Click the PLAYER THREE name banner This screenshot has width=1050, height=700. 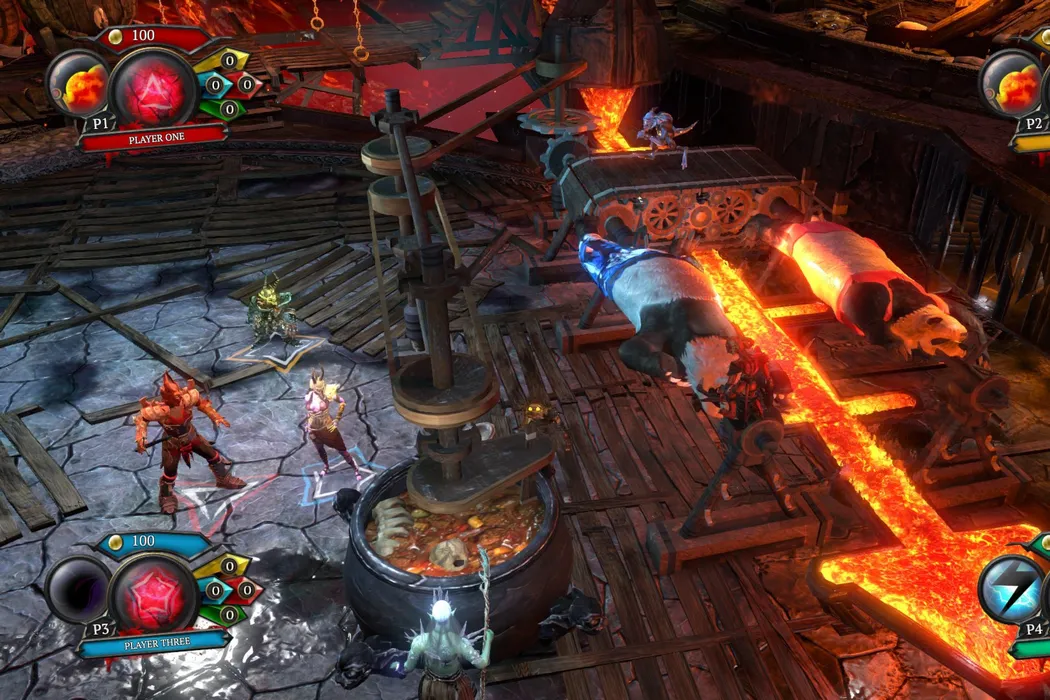[151, 643]
